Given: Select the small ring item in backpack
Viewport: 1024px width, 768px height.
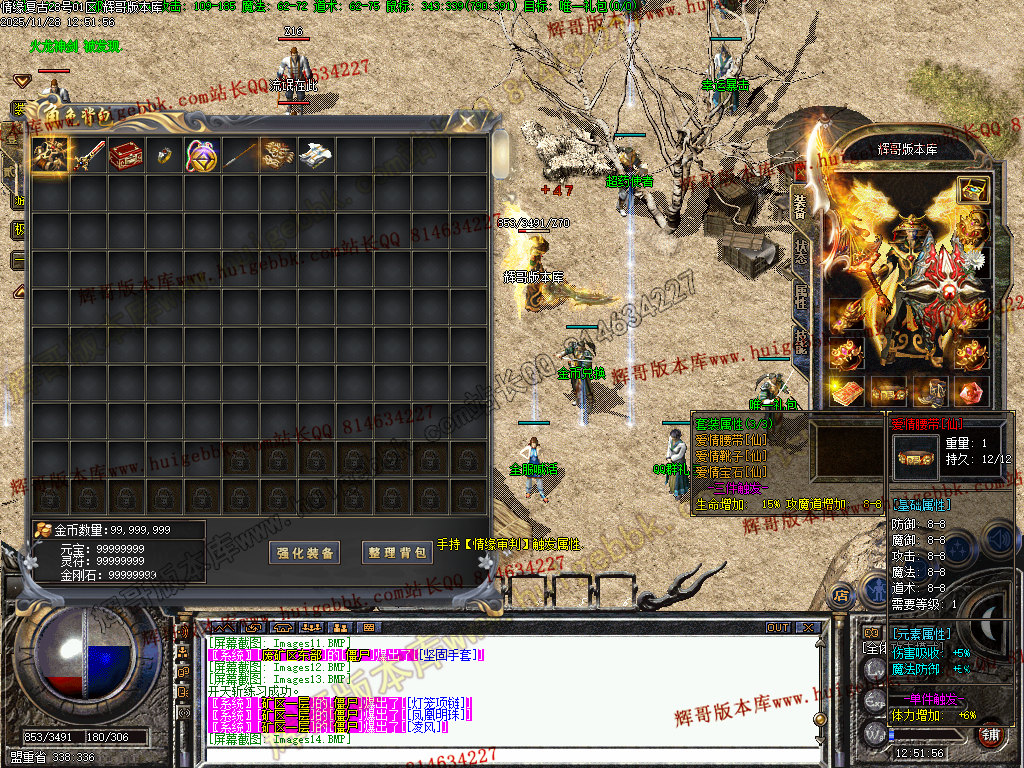Looking at the screenshot, I should point(163,155).
